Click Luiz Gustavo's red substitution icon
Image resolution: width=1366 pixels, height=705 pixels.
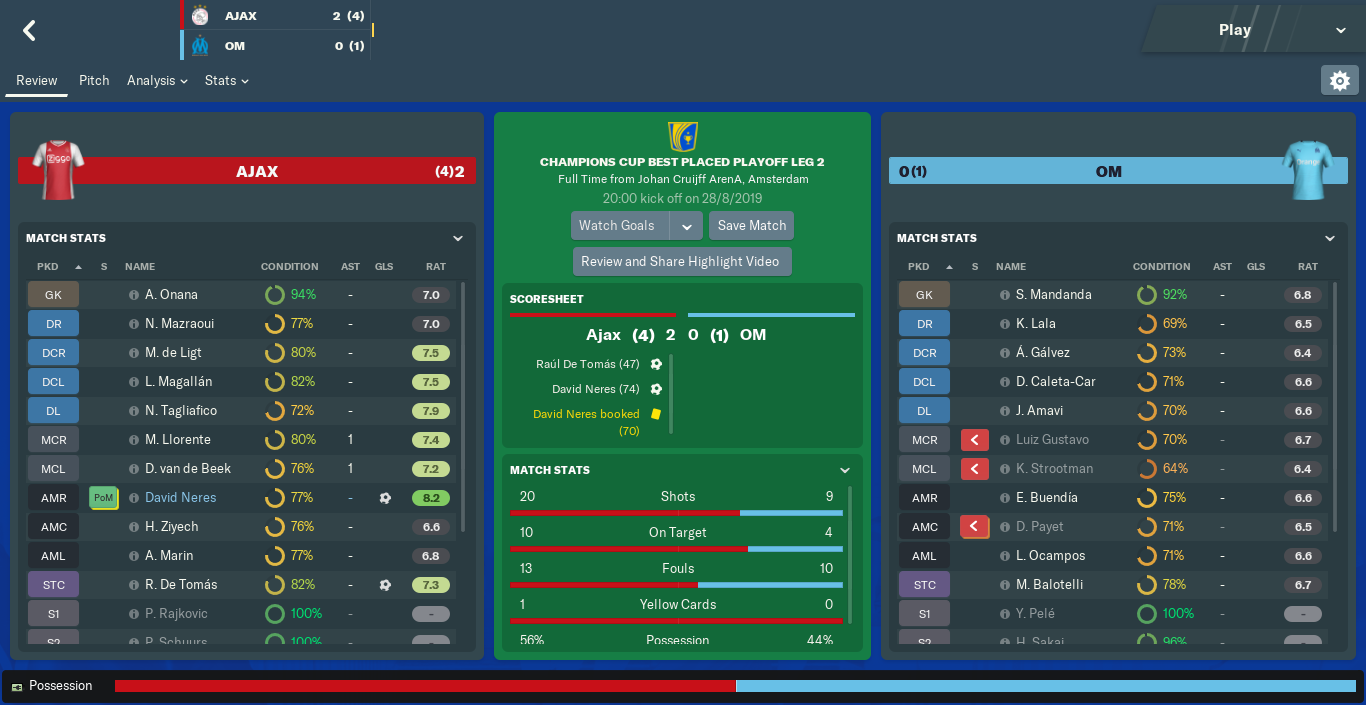[974, 440]
